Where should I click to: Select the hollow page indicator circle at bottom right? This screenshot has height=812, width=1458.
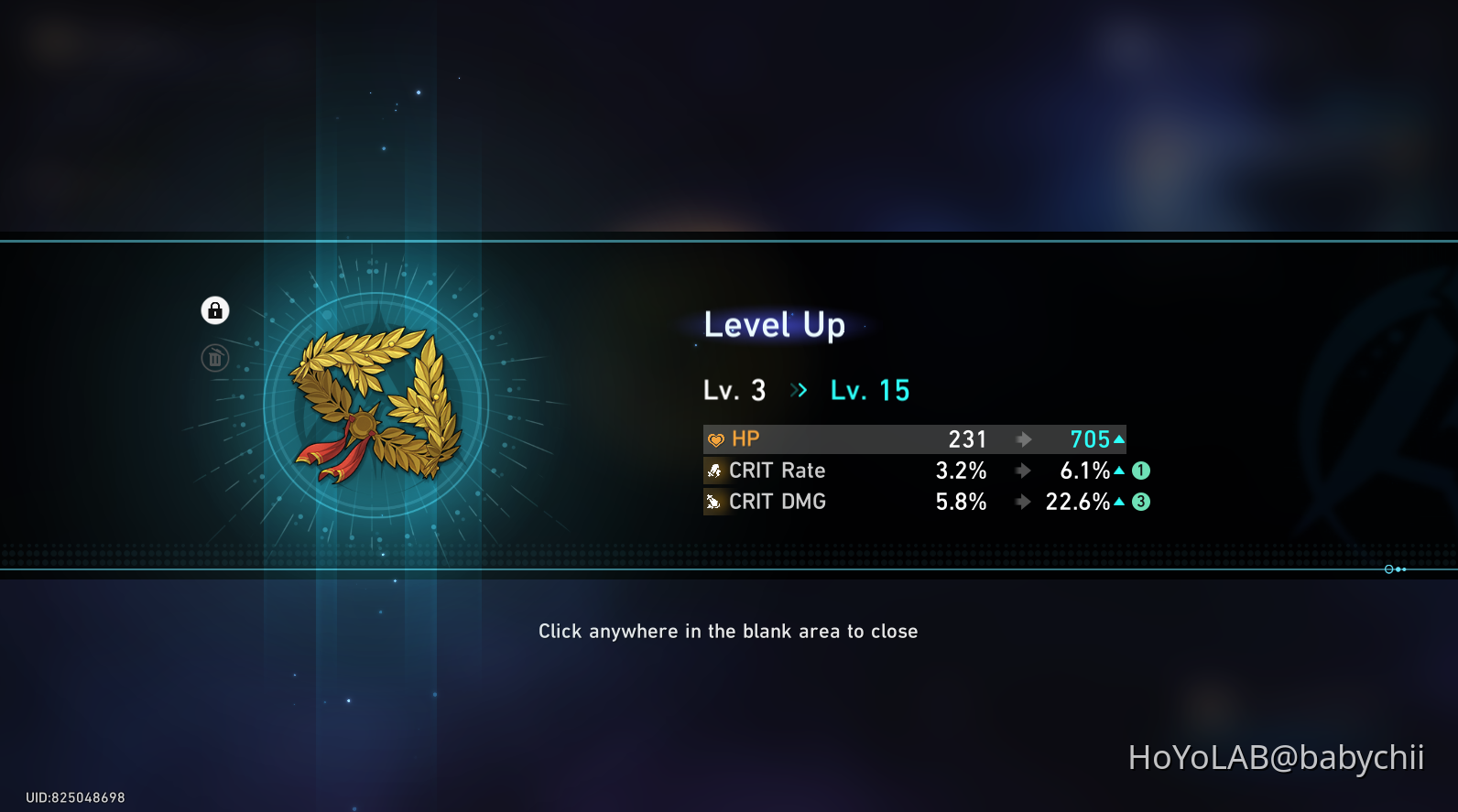click(1387, 568)
